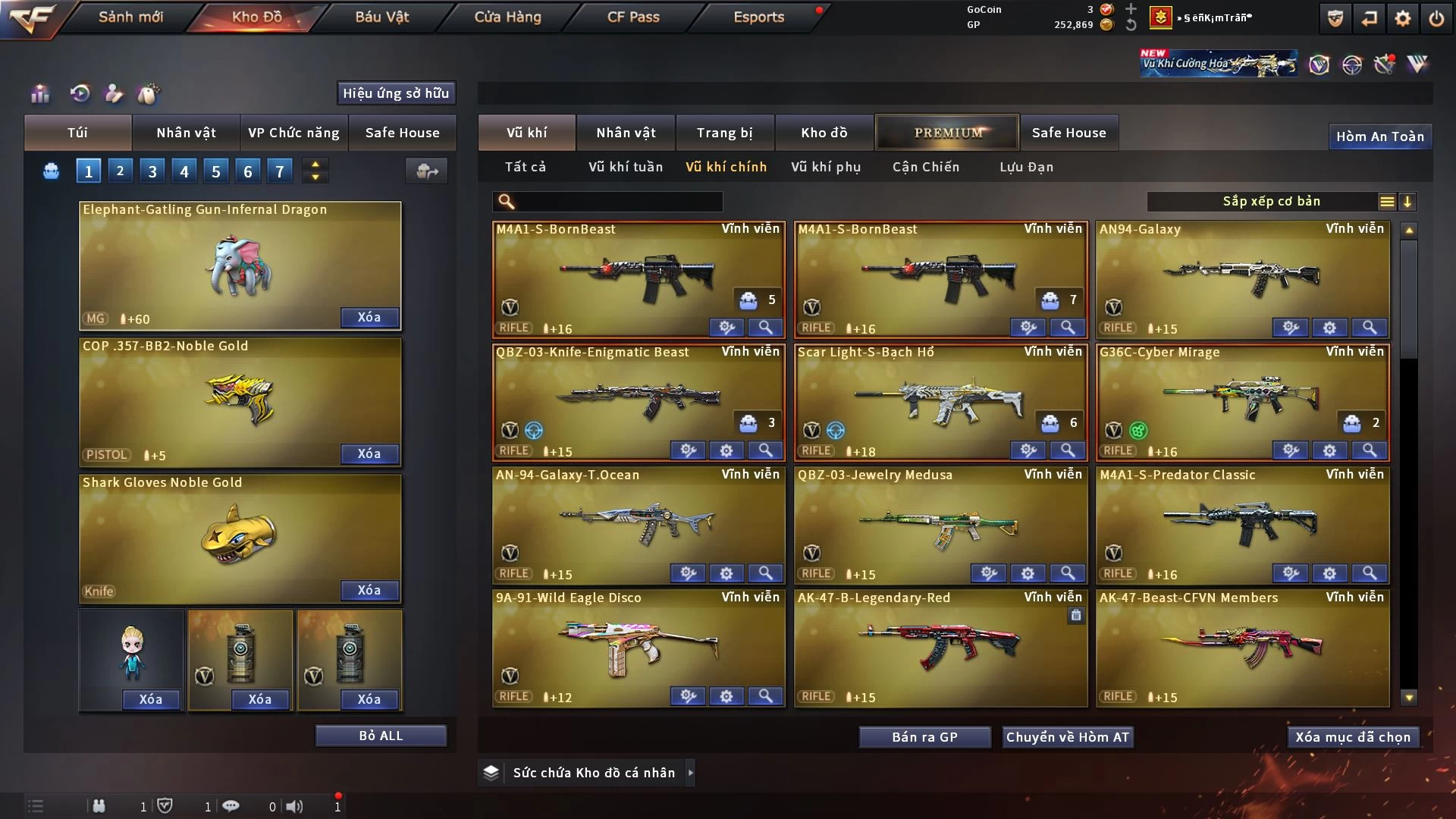Expand Sức chứa Kho đồ cá nhân

690,773
